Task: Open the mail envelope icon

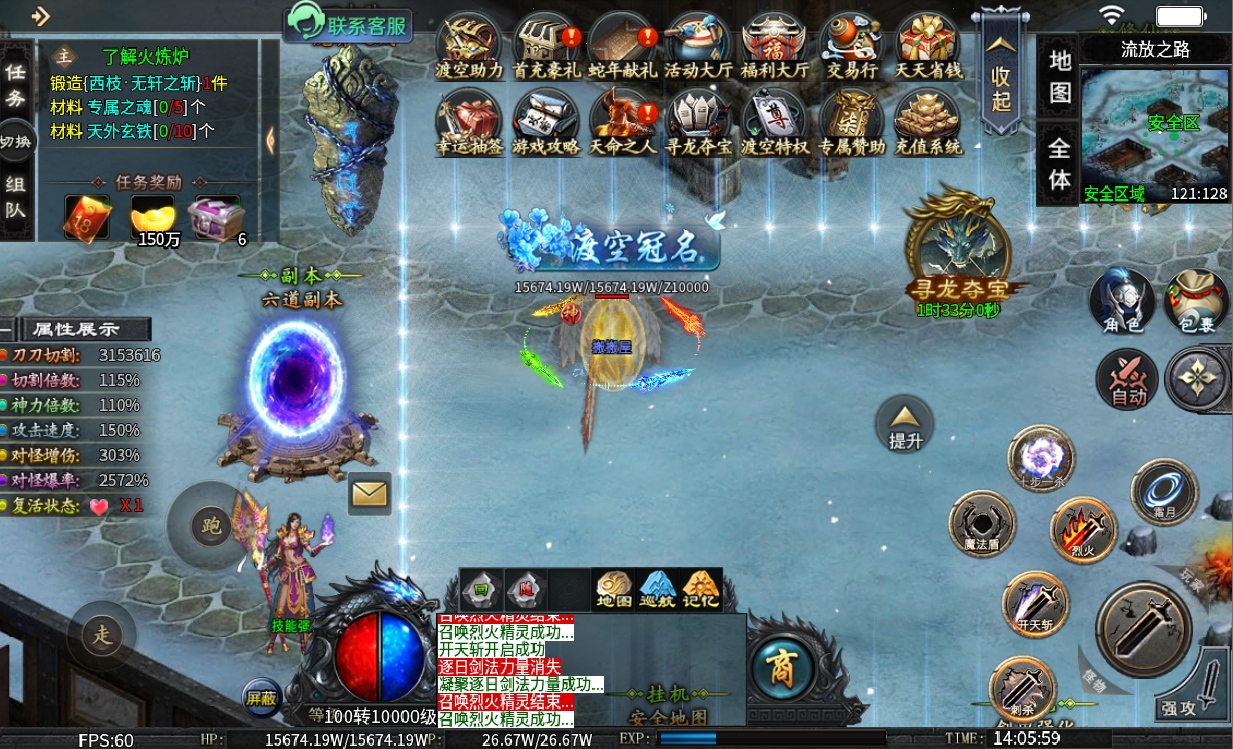Action: (369, 493)
